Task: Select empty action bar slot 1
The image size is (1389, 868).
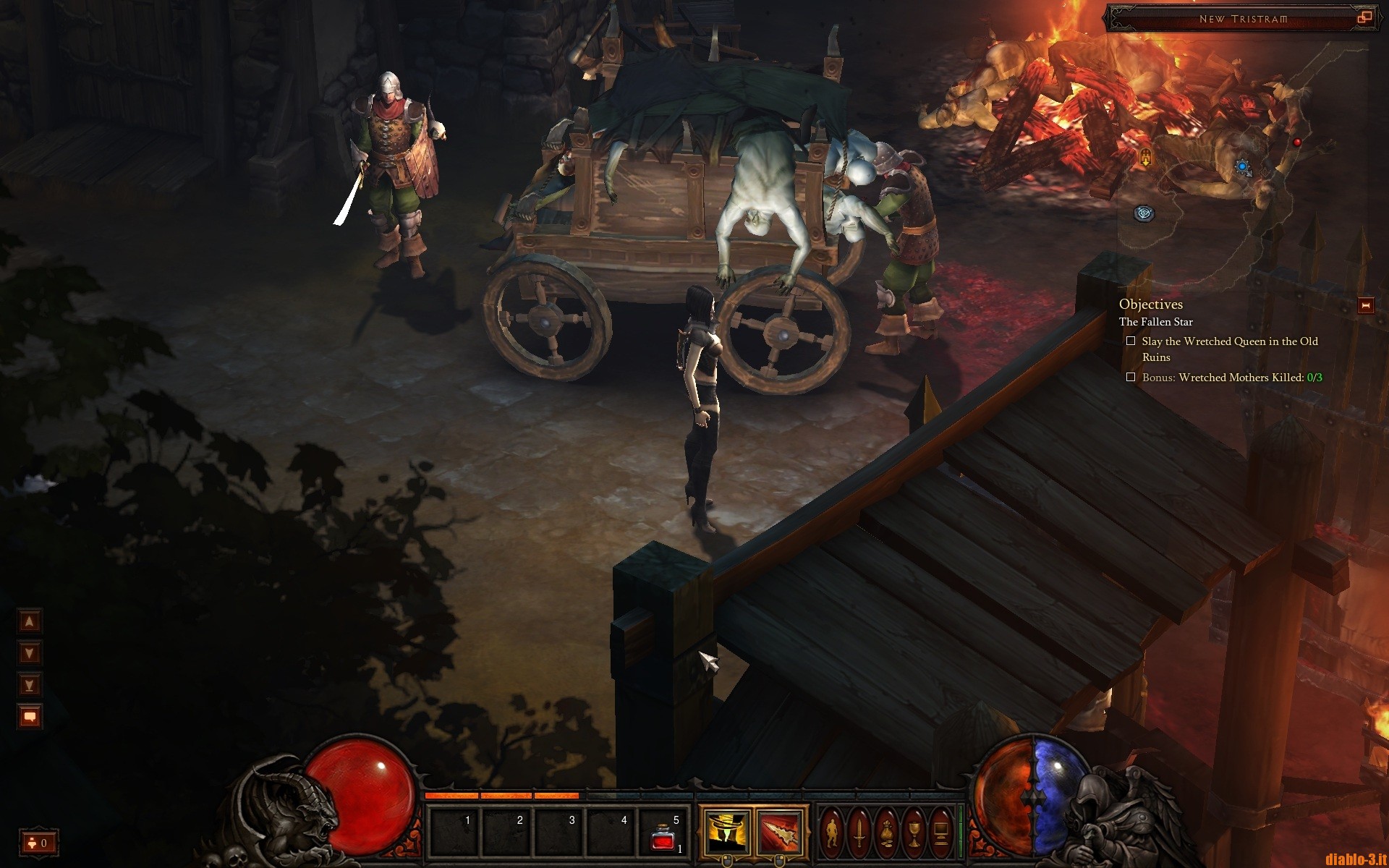Action: 454,832
